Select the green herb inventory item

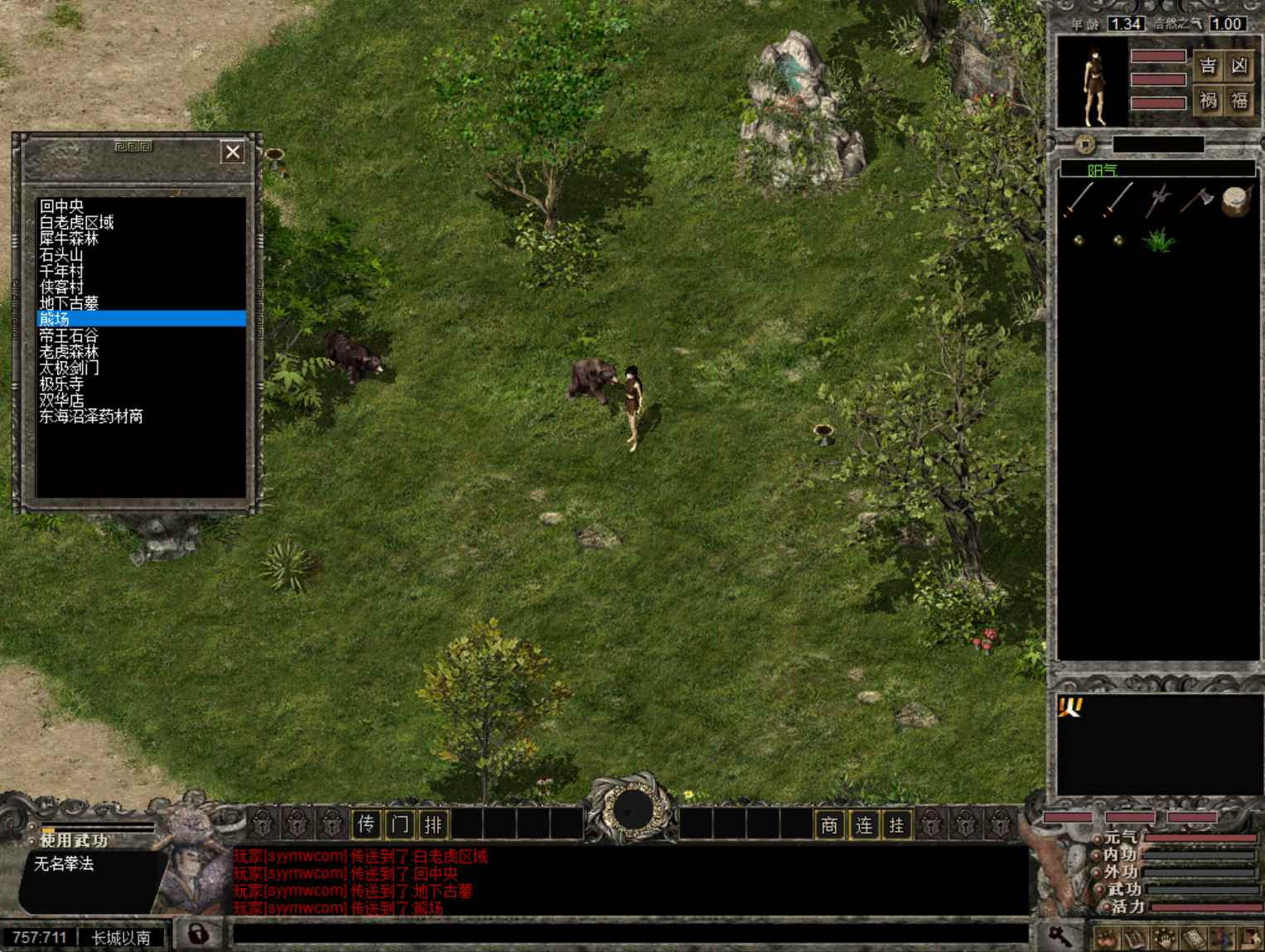1158,240
